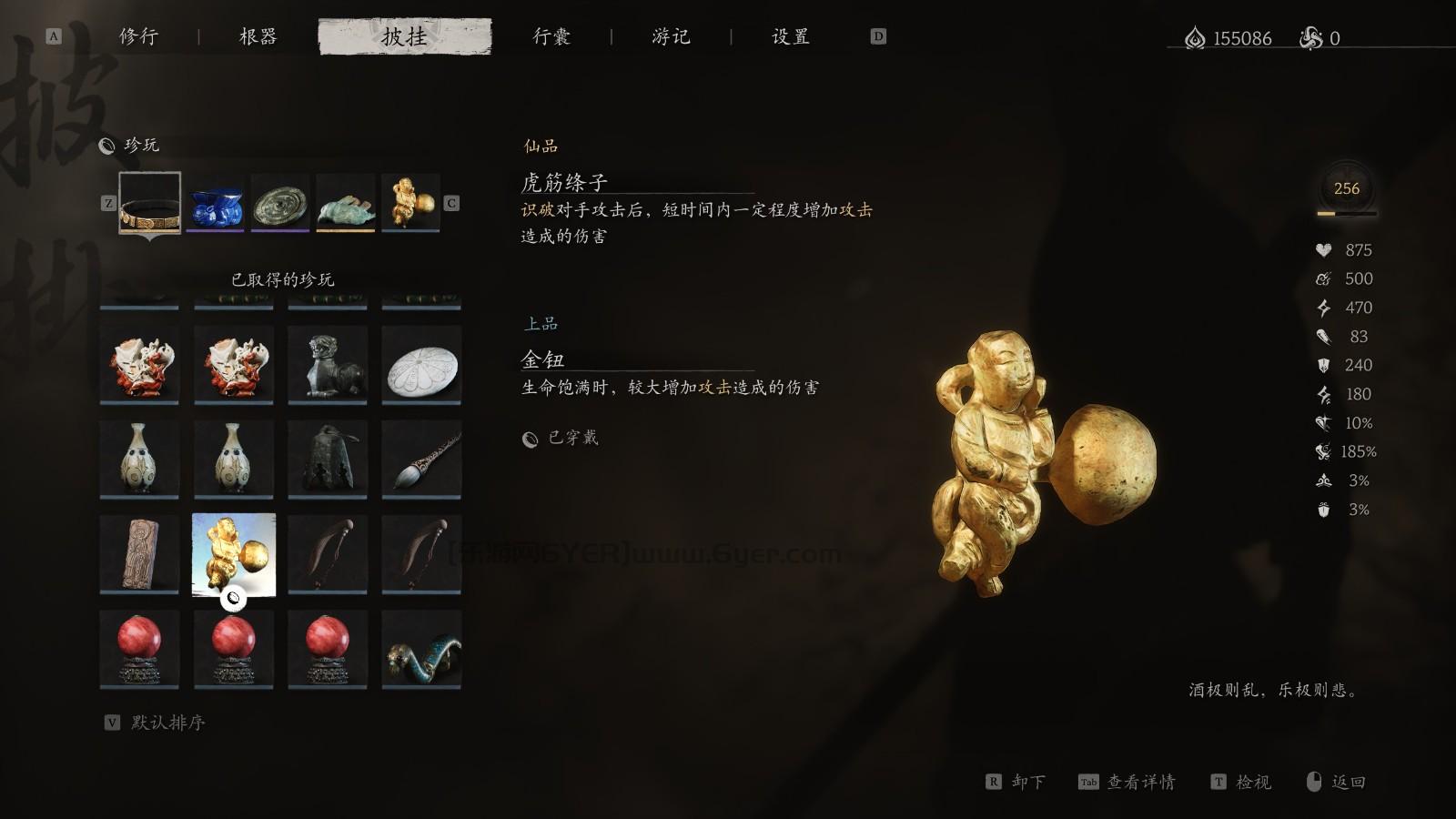The height and width of the screenshot is (819, 1456).
Task: Select the critical rate icon at 10%
Action: pos(1321,423)
